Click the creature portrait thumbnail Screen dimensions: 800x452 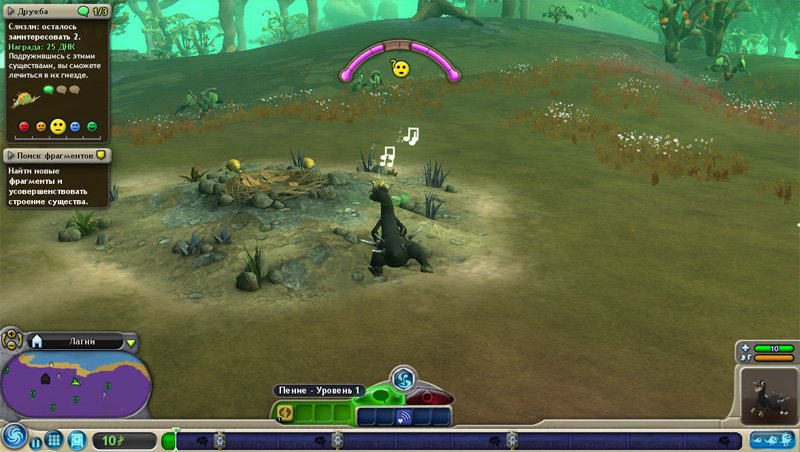pyautogui.click(x=768, y=395)
